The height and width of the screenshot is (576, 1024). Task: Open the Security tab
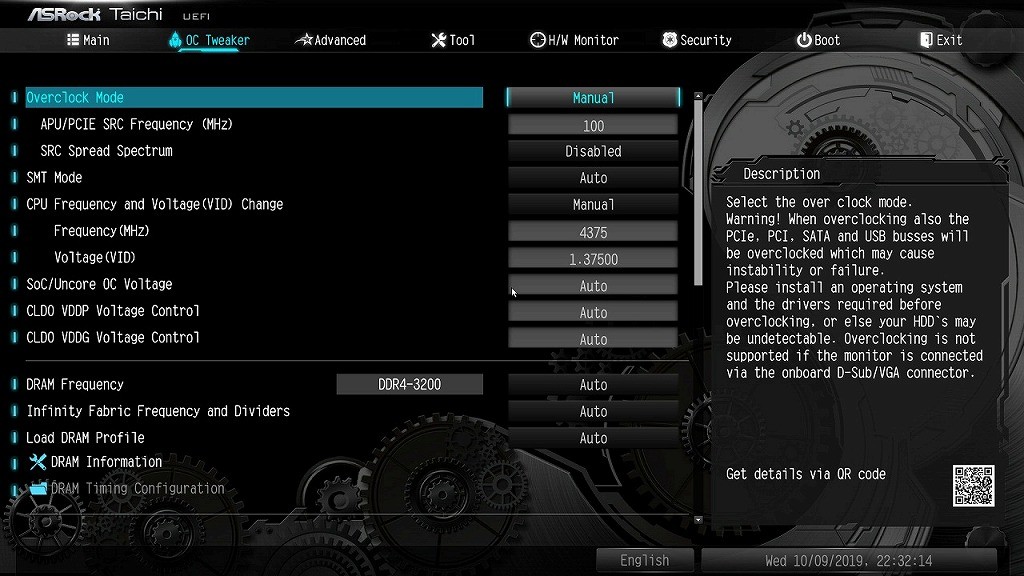point(697,40)
